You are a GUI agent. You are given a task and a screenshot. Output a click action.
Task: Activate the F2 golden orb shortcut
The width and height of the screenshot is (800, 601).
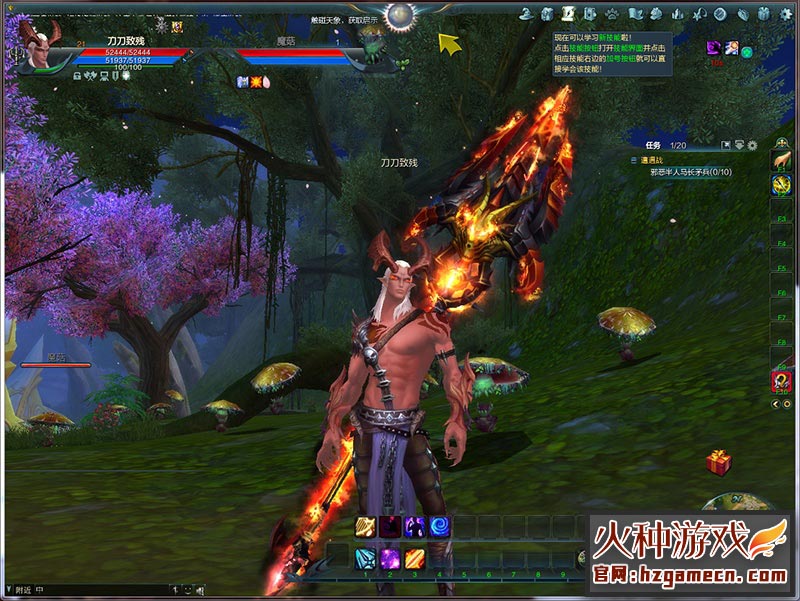pyautogui.click(x=781, y=185)
